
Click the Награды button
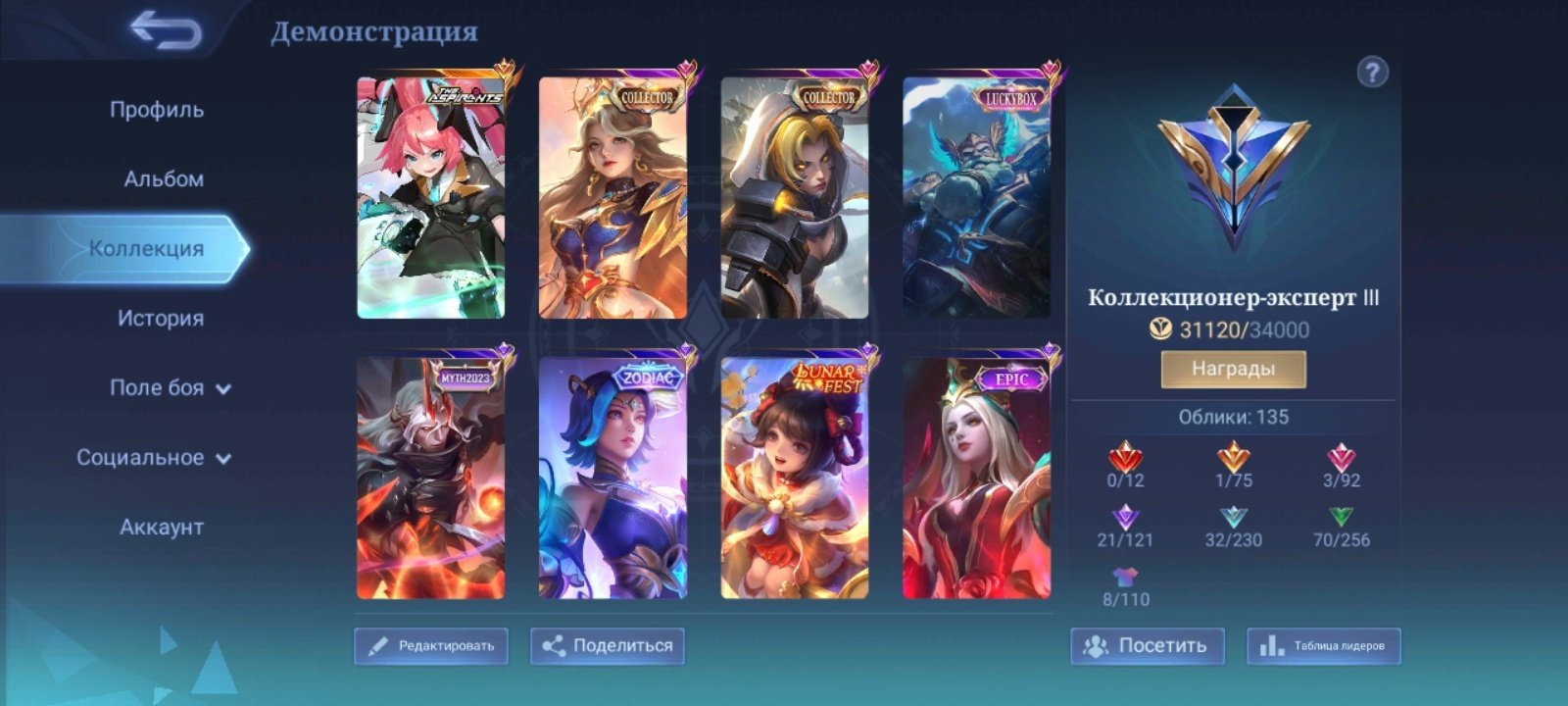coord(1233,370)
